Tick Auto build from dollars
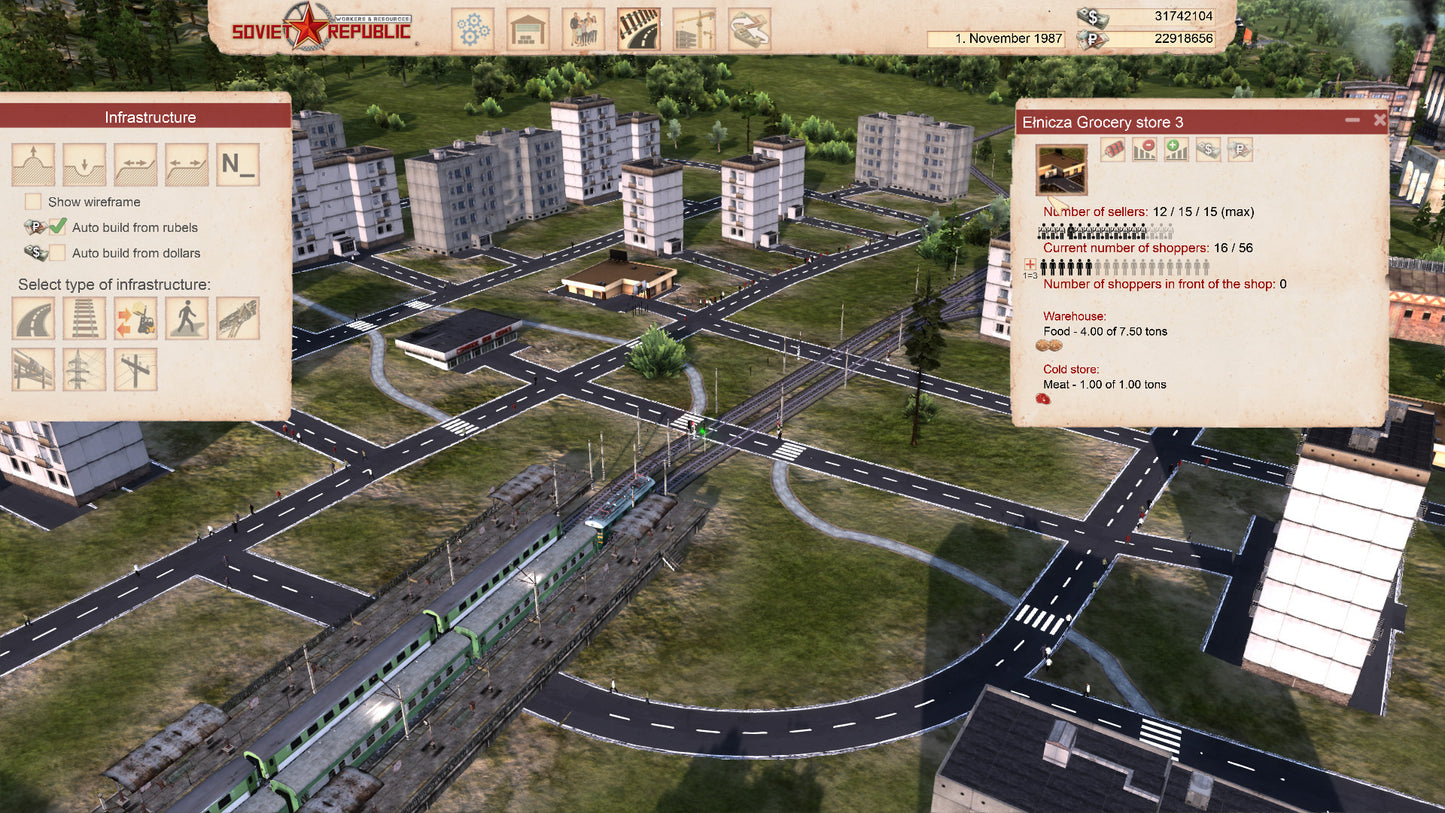1445x813 pixels. click(x=58, y=253)
